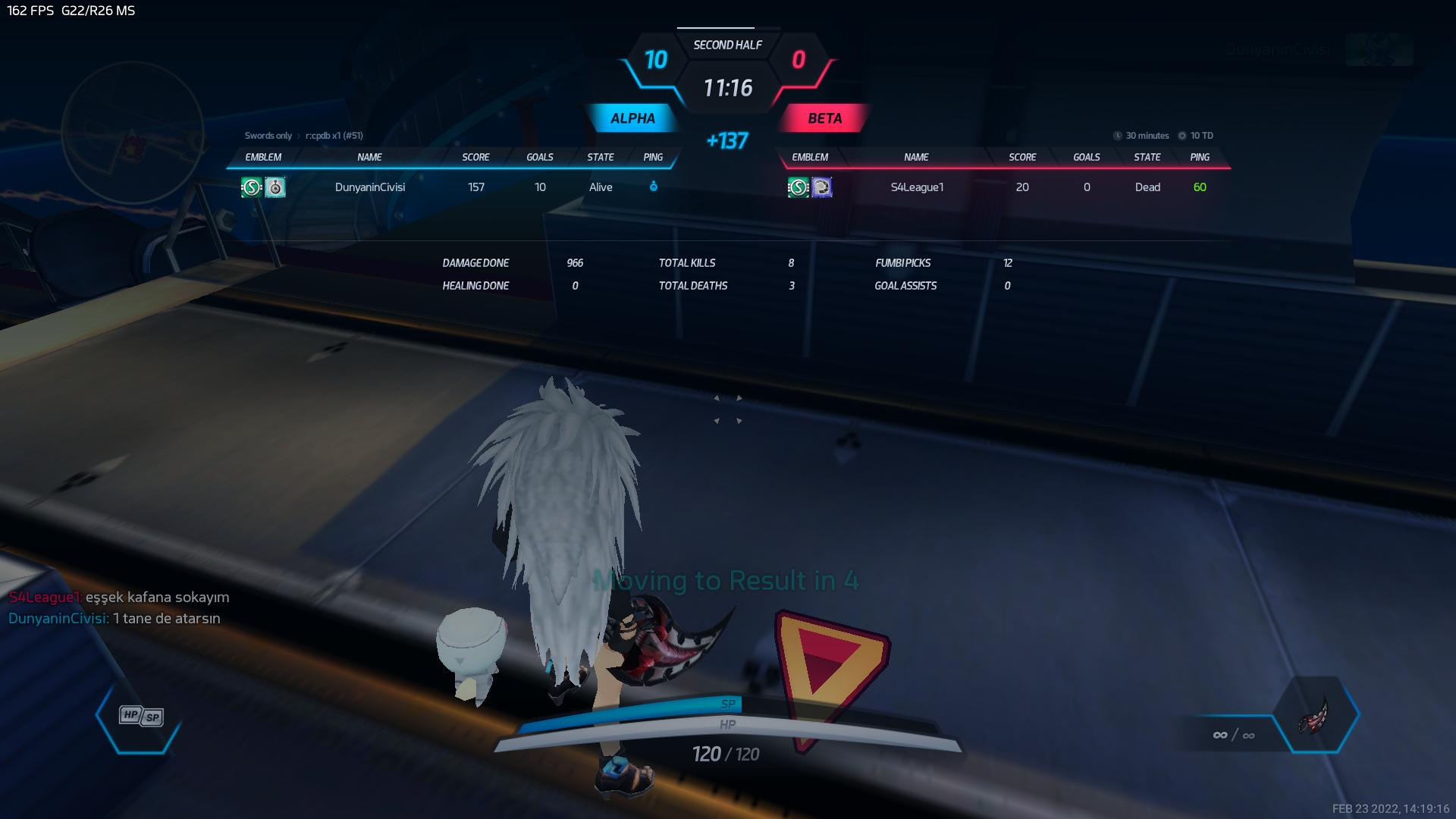Click the ALPHA team banner
This screenshot has width=1456, height=819.
pyautogui.click(x=632, y=118)
